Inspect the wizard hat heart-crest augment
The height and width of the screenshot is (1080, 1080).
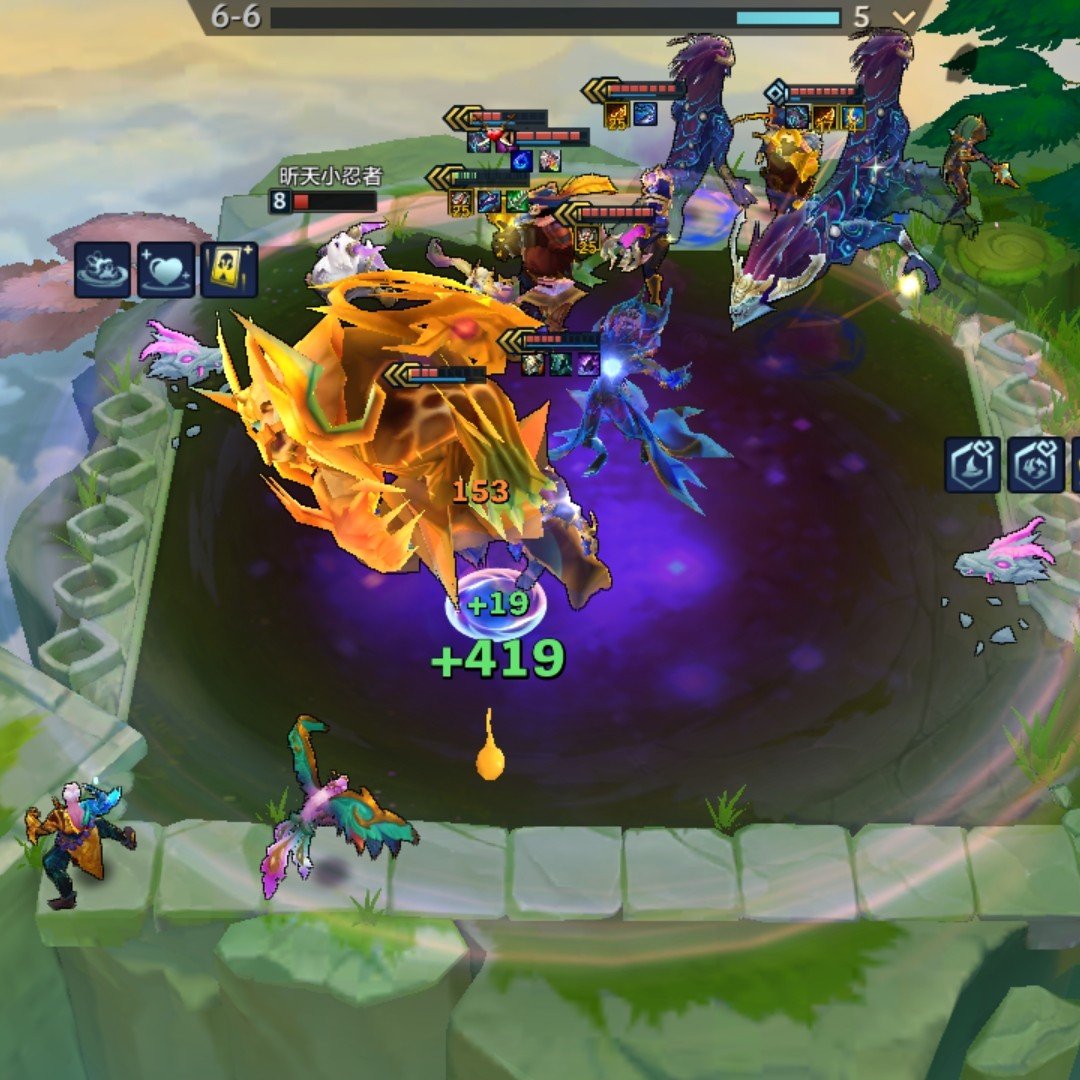(x=973, y=465)
